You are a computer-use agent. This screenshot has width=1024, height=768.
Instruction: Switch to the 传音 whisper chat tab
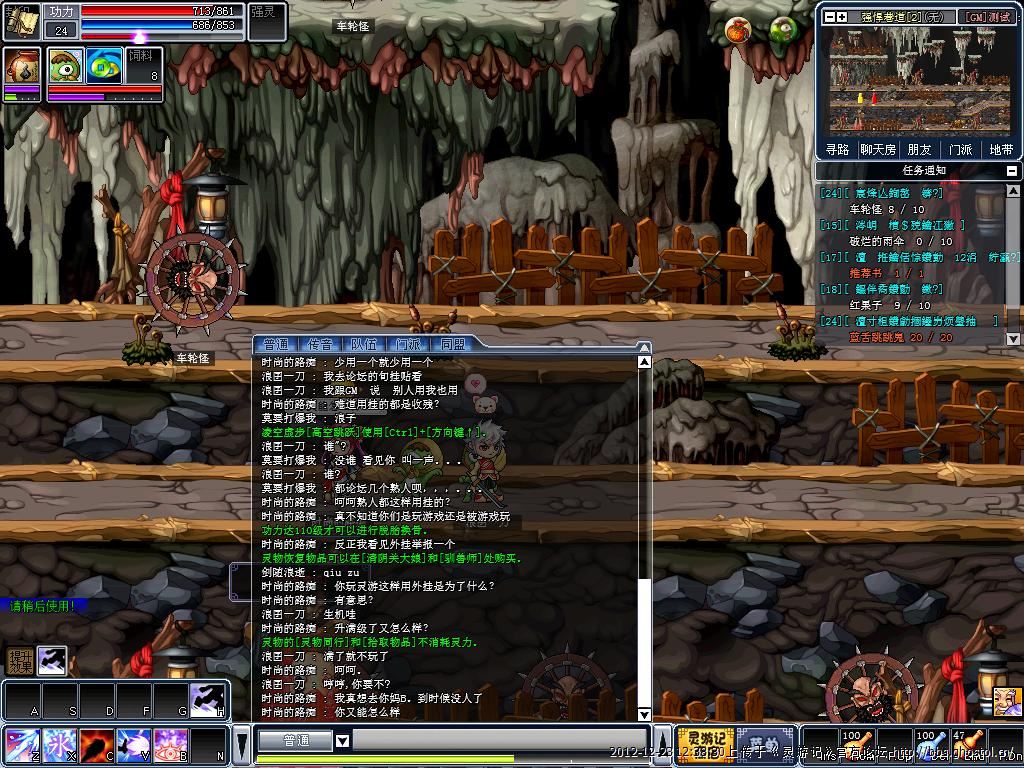(x=320, y=343)
